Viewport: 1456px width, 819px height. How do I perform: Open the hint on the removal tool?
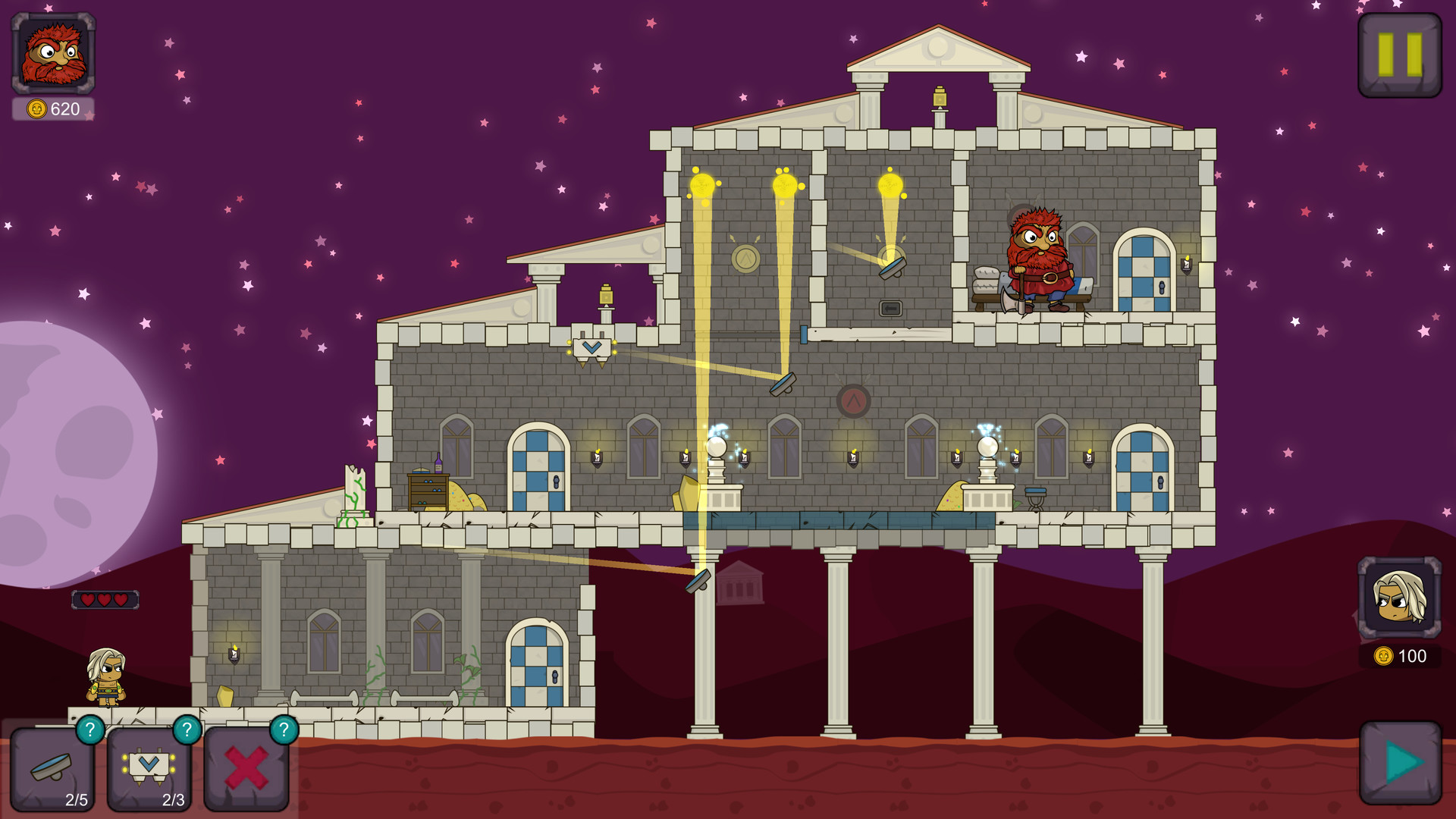[x=284, y=730]
